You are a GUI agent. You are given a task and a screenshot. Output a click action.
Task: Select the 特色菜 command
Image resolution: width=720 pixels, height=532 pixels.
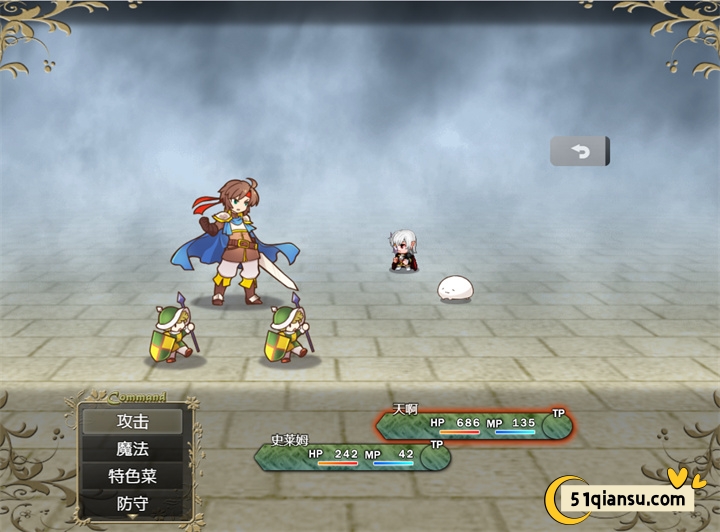(133, 476)
